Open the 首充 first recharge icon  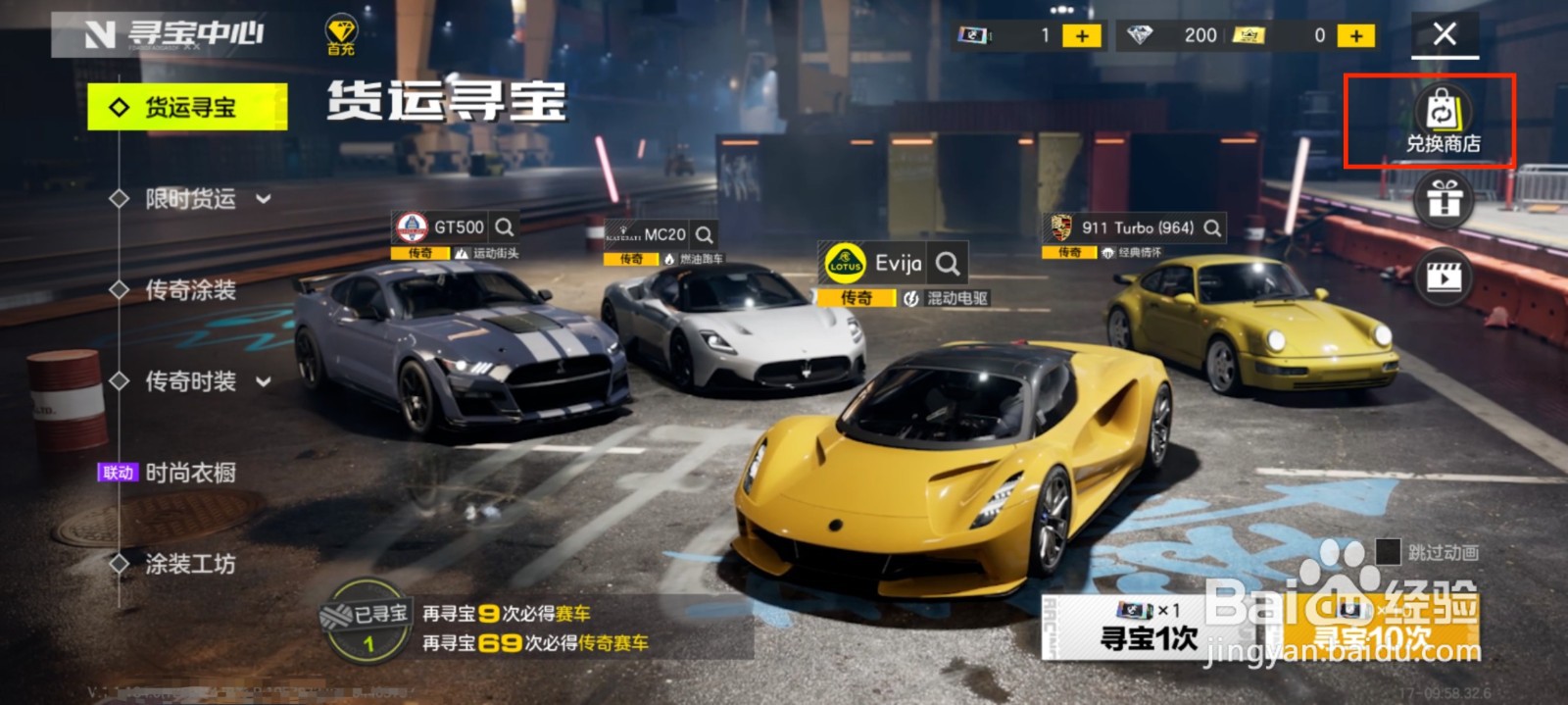coord(341,36)
